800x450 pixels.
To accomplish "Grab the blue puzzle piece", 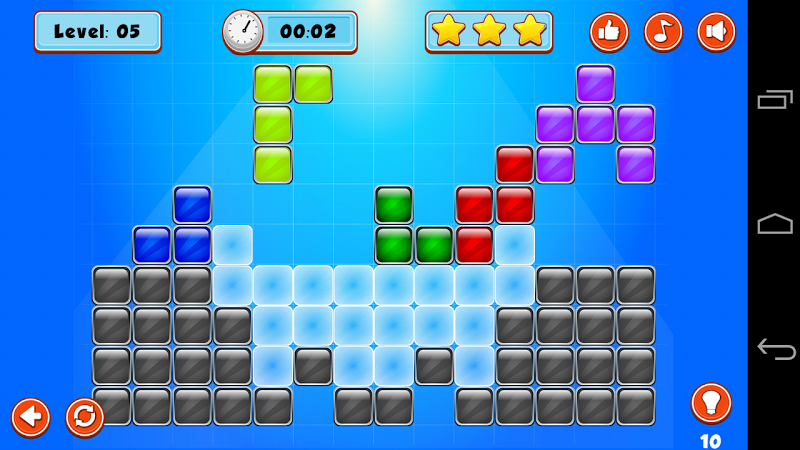I will (x=191, y=244).
